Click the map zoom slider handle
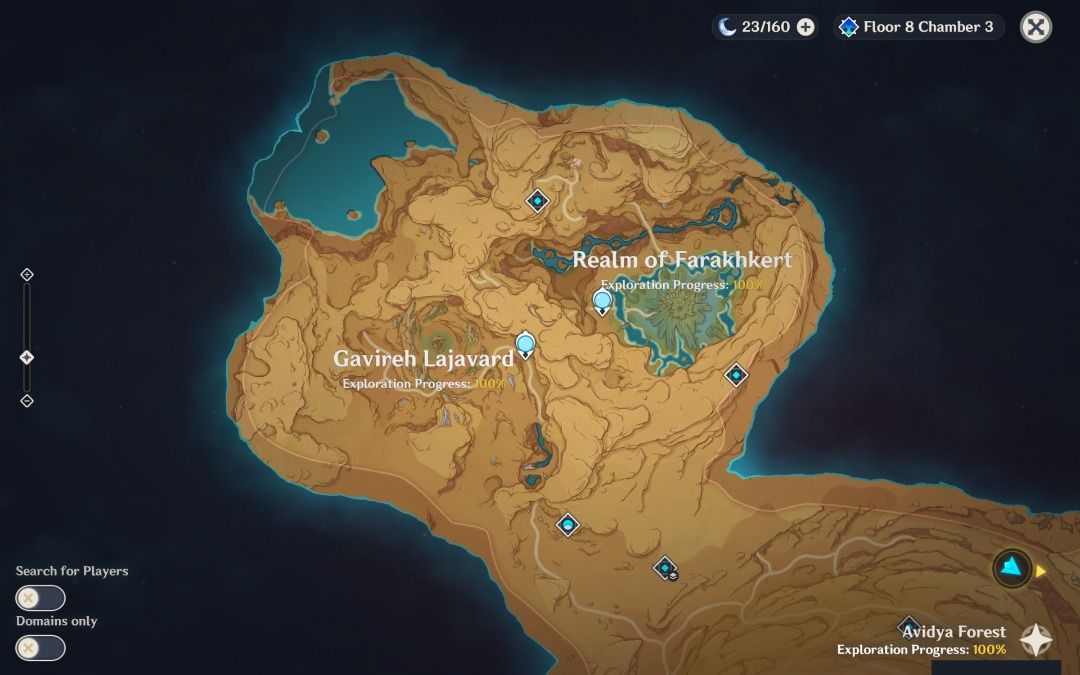 27,358
